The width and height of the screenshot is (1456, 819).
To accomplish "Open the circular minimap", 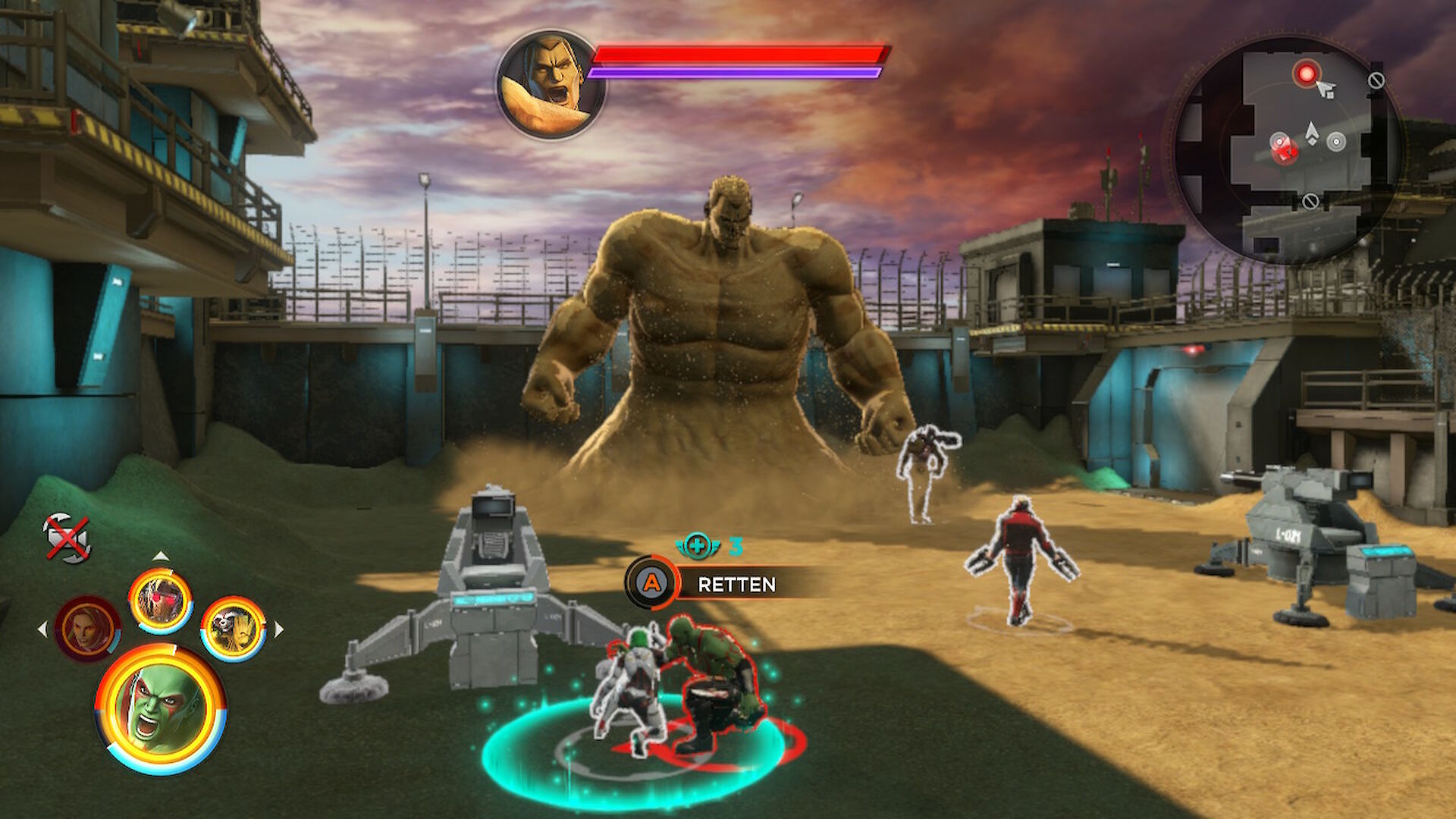I will (x=1287, y=150).
